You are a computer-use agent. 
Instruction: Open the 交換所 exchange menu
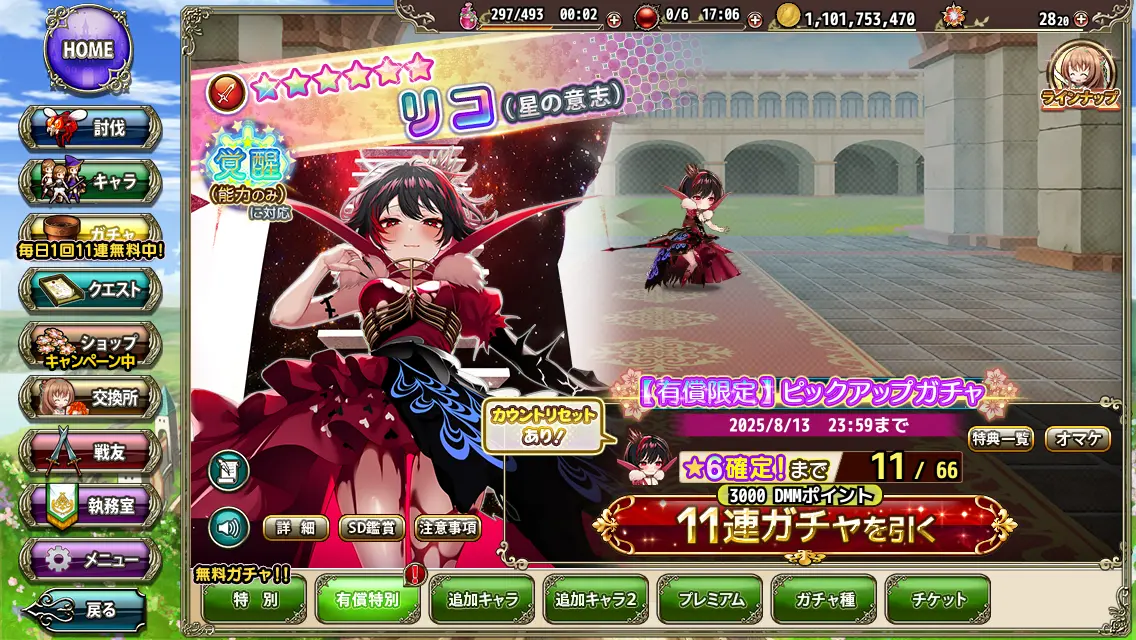(91, 398)
